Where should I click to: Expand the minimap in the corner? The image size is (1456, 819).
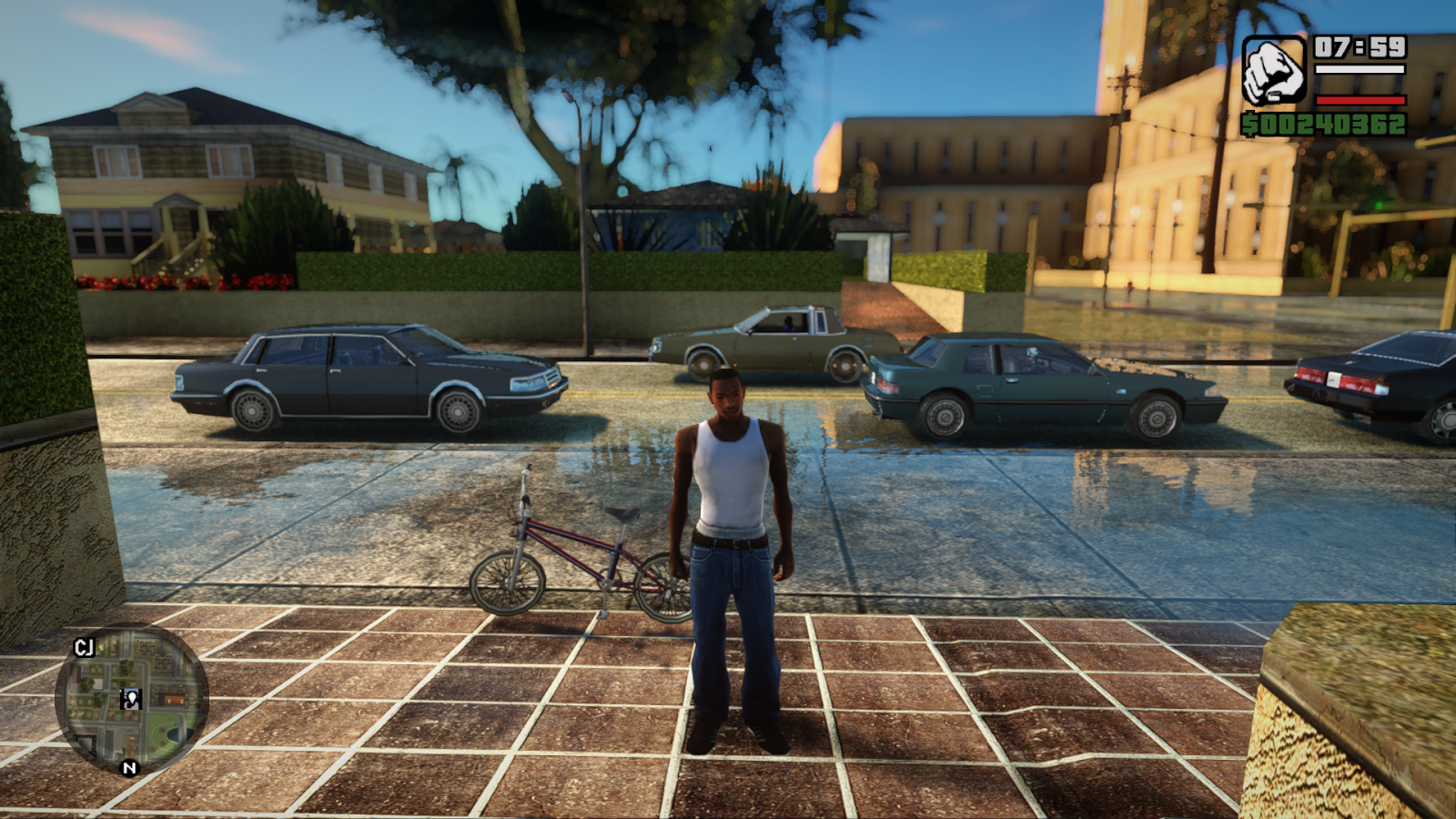pyautogui.click(x=133, y=705)
